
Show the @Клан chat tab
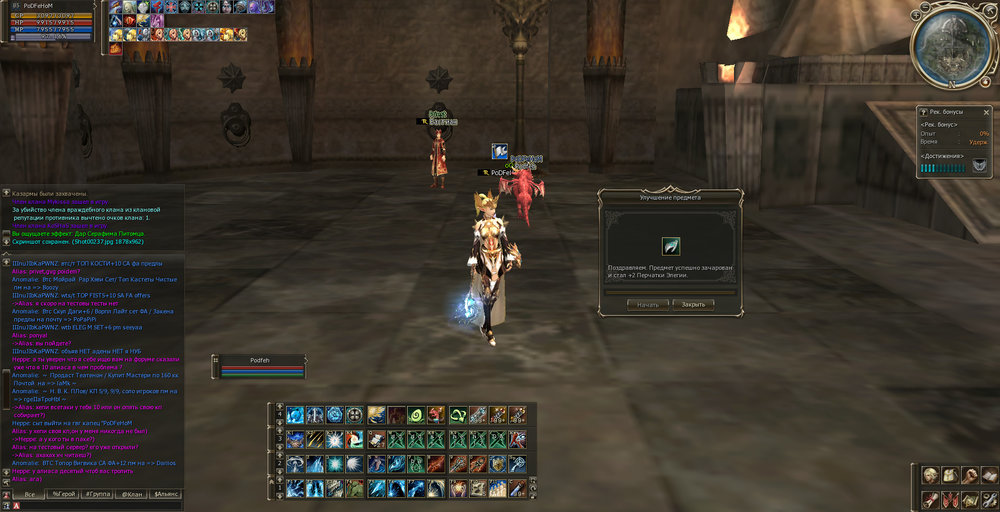tap(131, 494)
